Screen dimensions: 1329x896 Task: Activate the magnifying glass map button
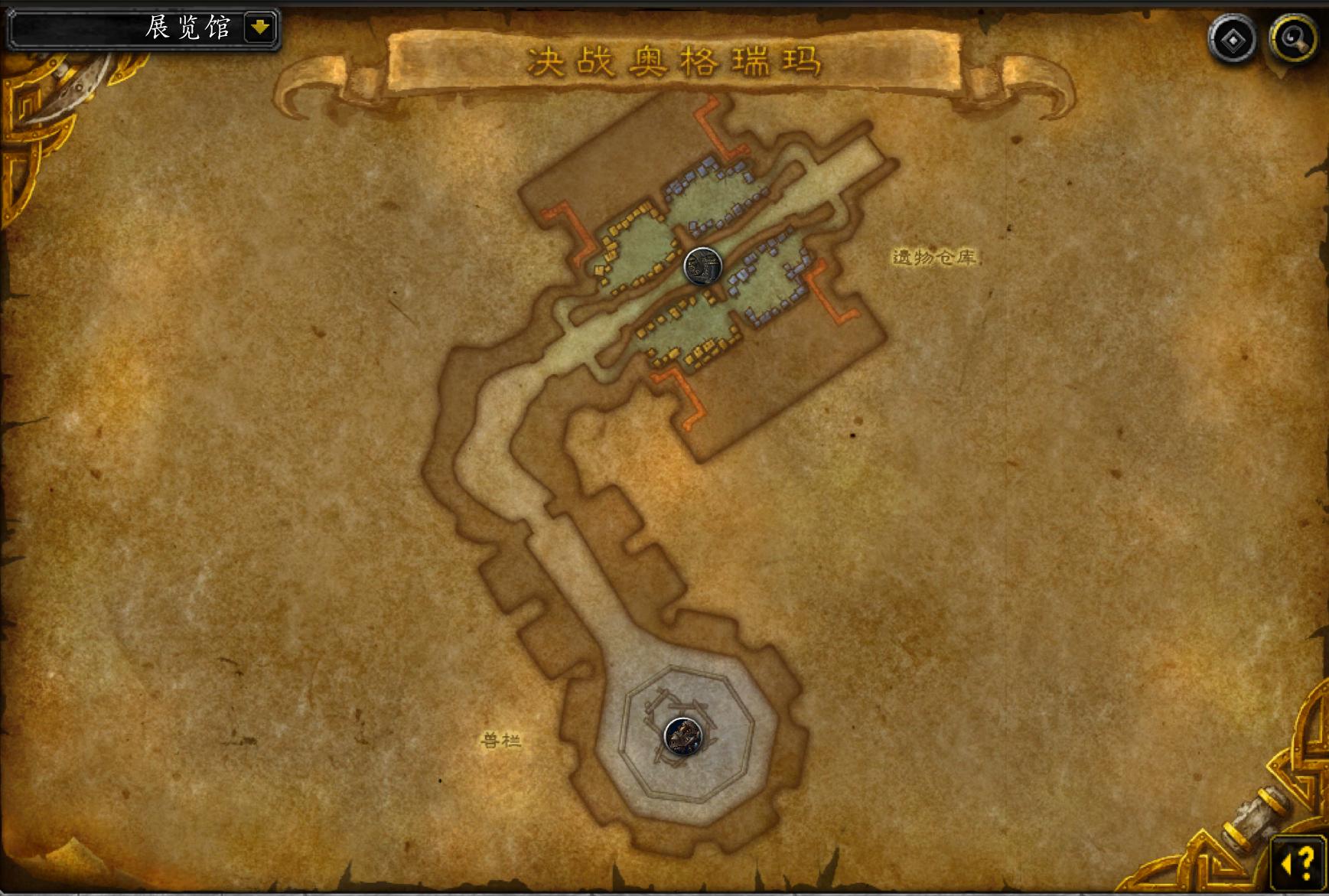click(1293, 38)
